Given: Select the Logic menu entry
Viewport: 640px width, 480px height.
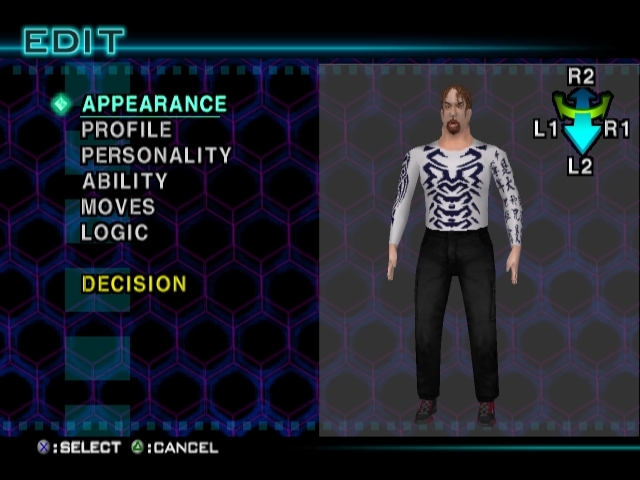Looking at the screenshot, I should 115,233.
